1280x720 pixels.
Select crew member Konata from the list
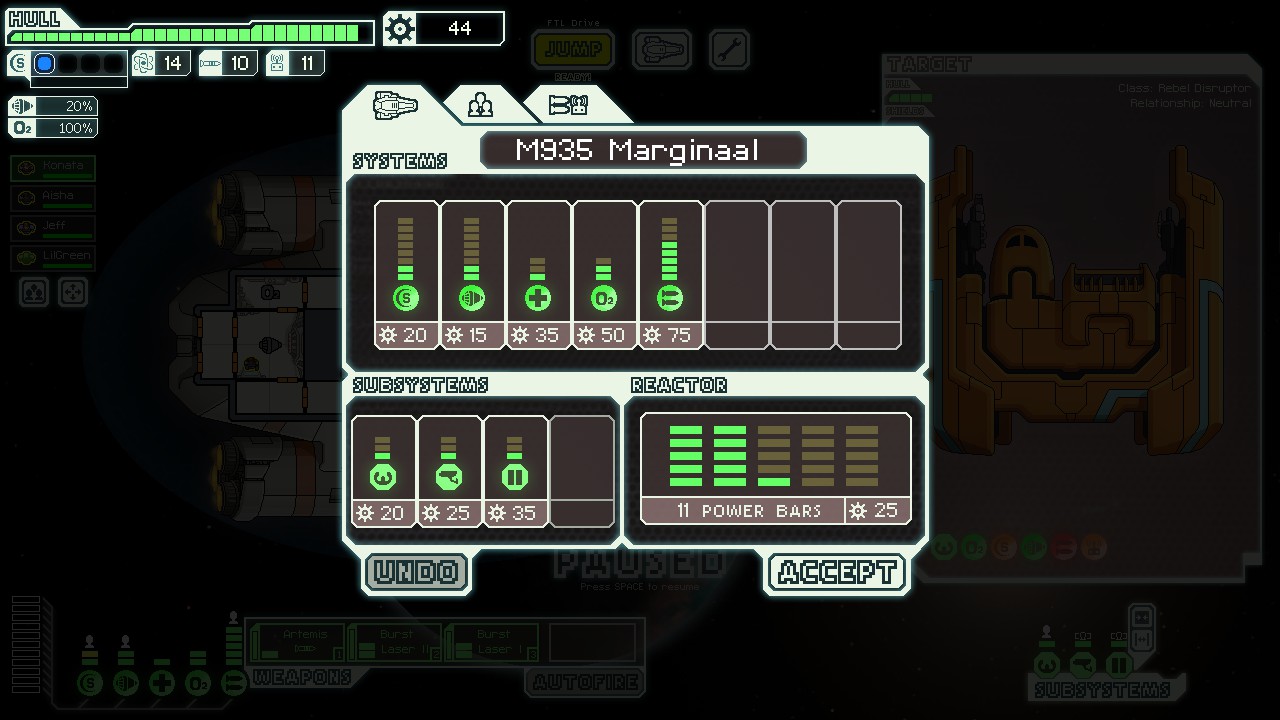coord(54,167)
